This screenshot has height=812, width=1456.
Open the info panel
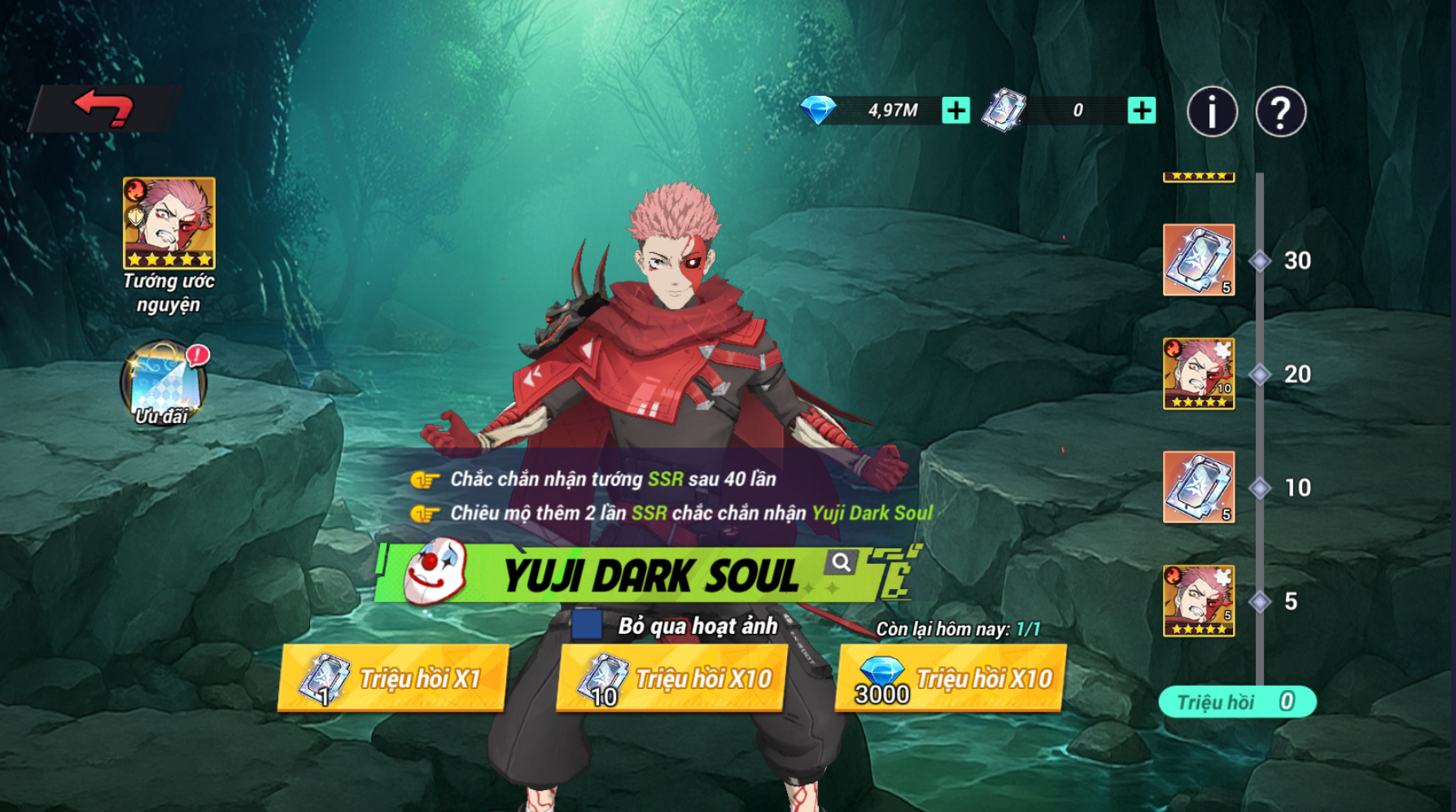pos(1212,111)
